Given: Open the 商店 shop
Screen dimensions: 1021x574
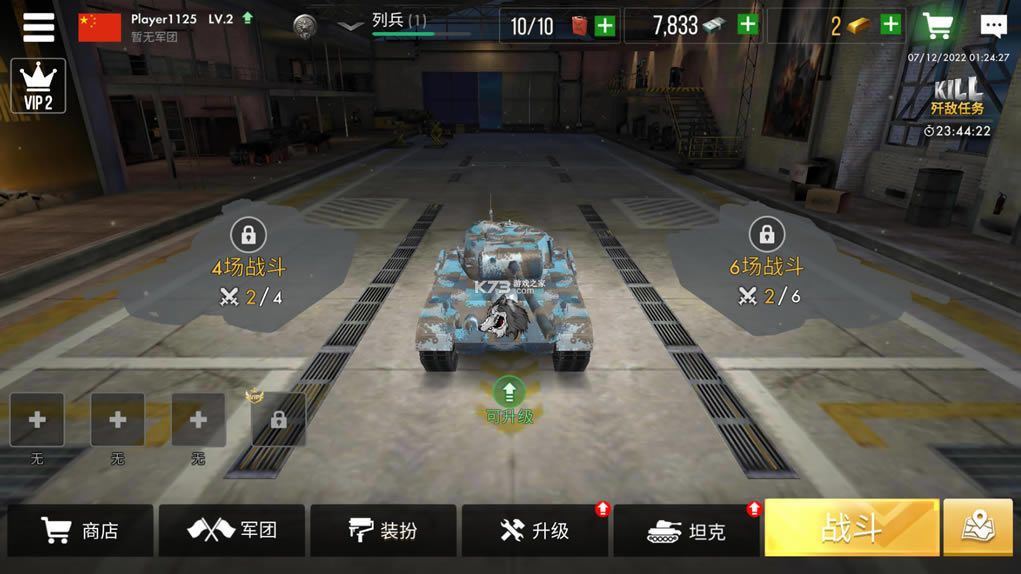Looking at the screenshot, I should 80,530.
